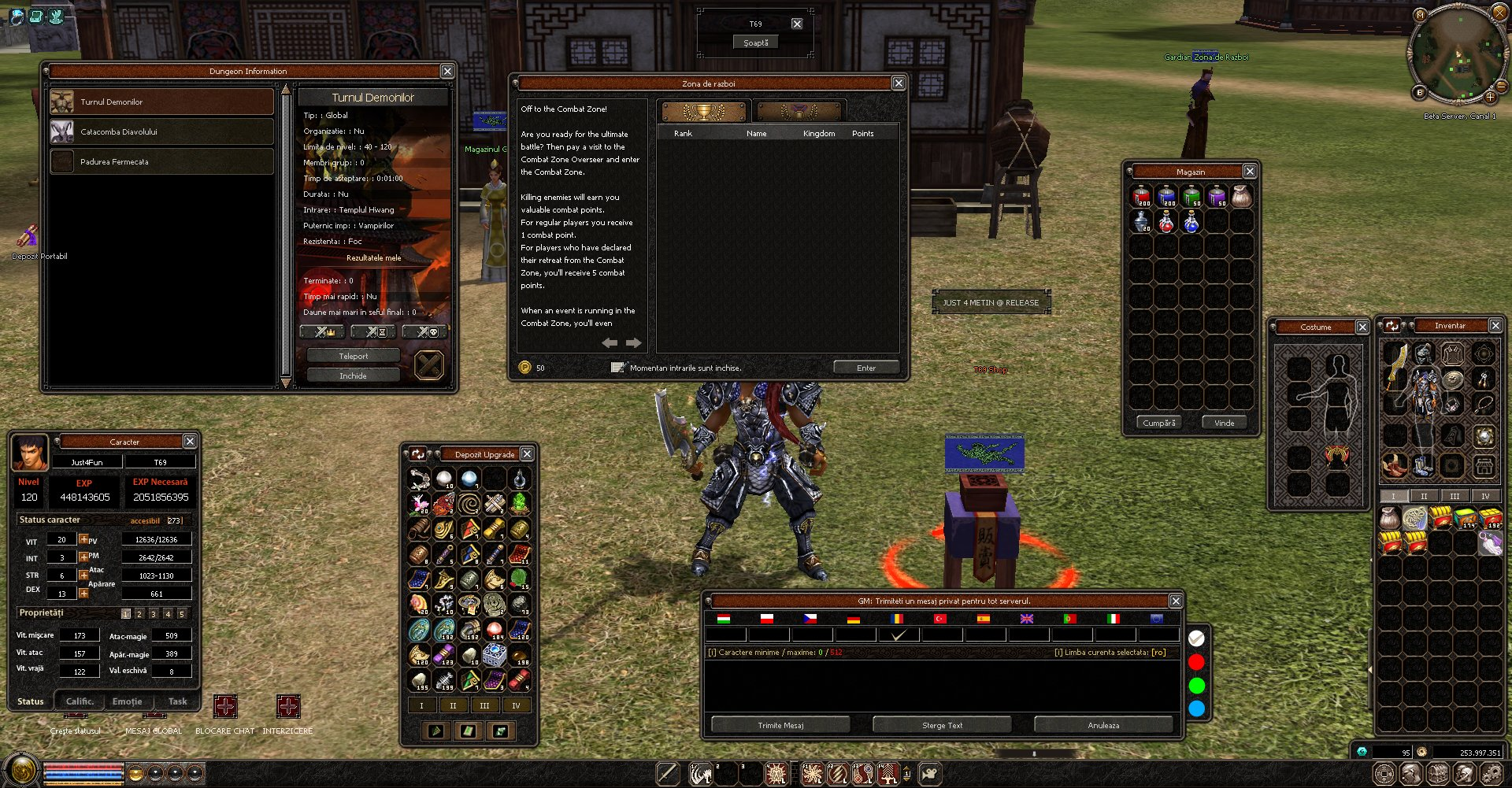Viewport: 1512px width, 788px height.
Task: Select Turnul Demonilor dungeon entry
Action: click(x=161, y=102)
